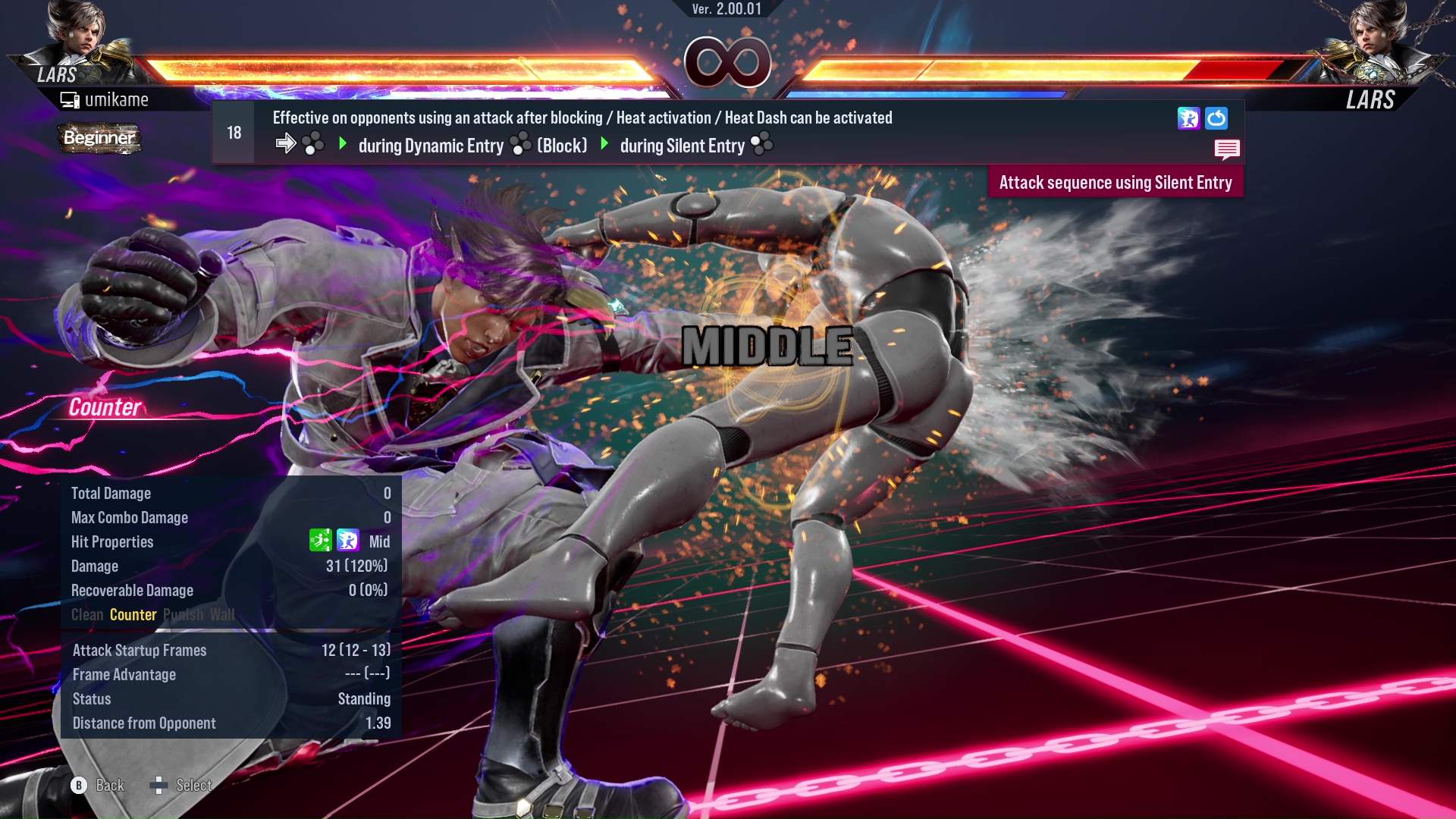Screen dimensions: 1456x819
Task: Click the blue repeat demonstration icon
Action: (x=1216, y=118)
